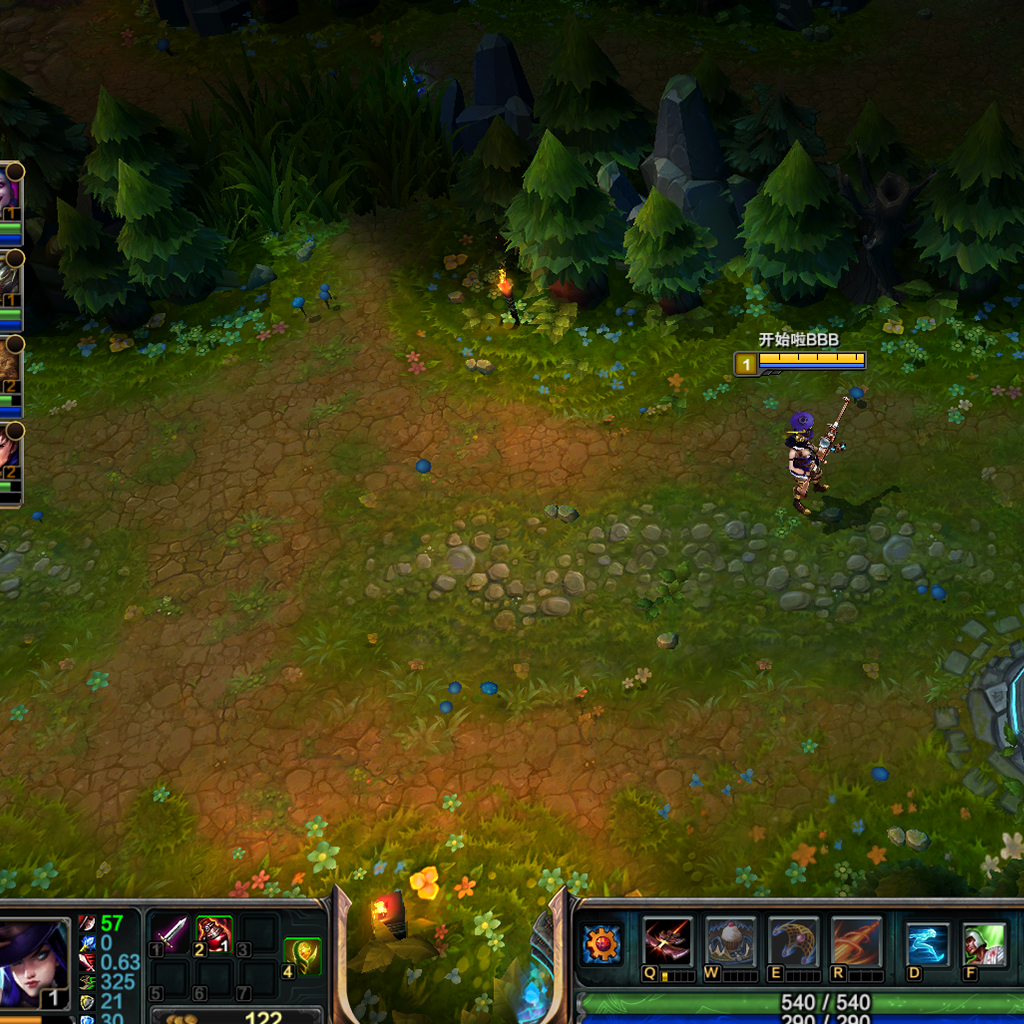Use the 90 Caliber Net ability

[x=794, y=942]
